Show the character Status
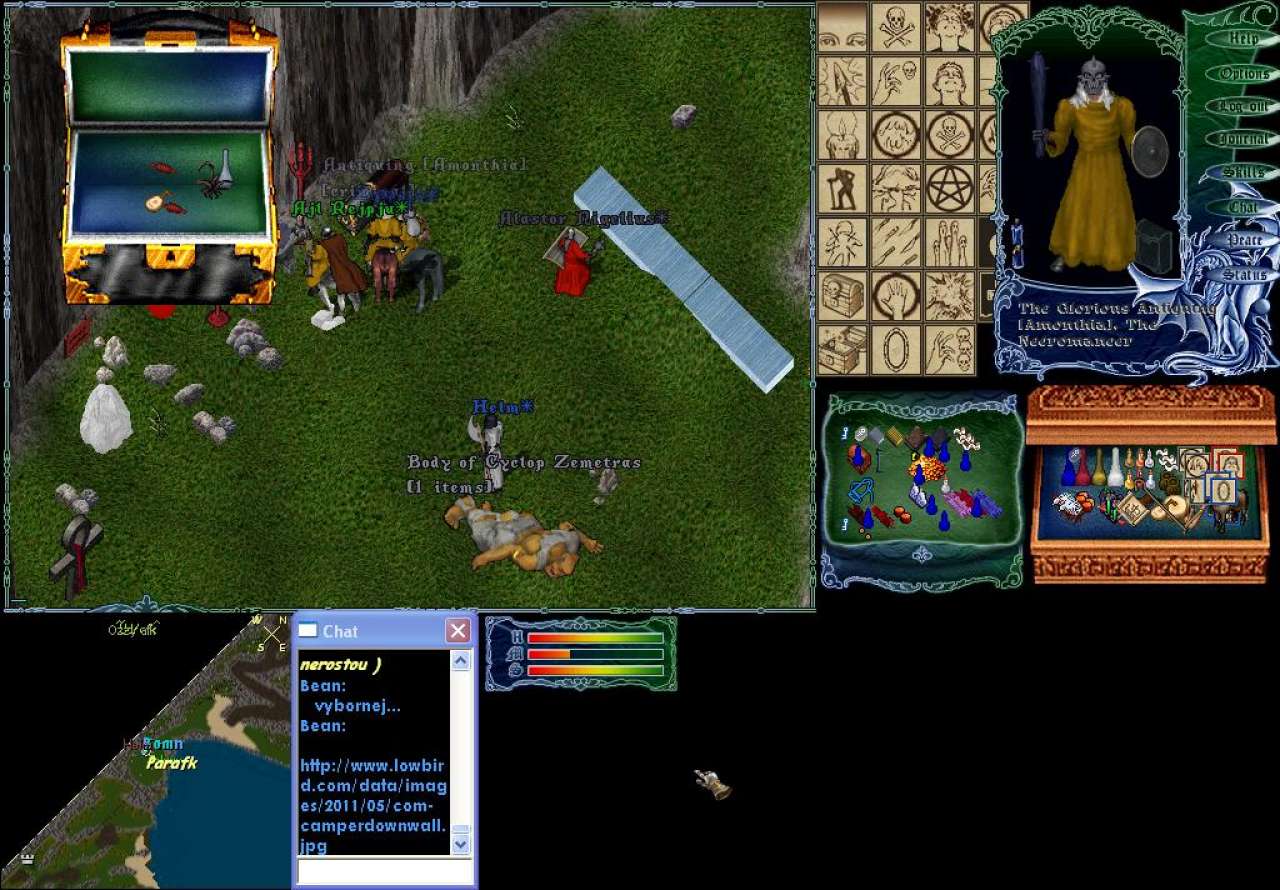 [x=1243, y=274]
